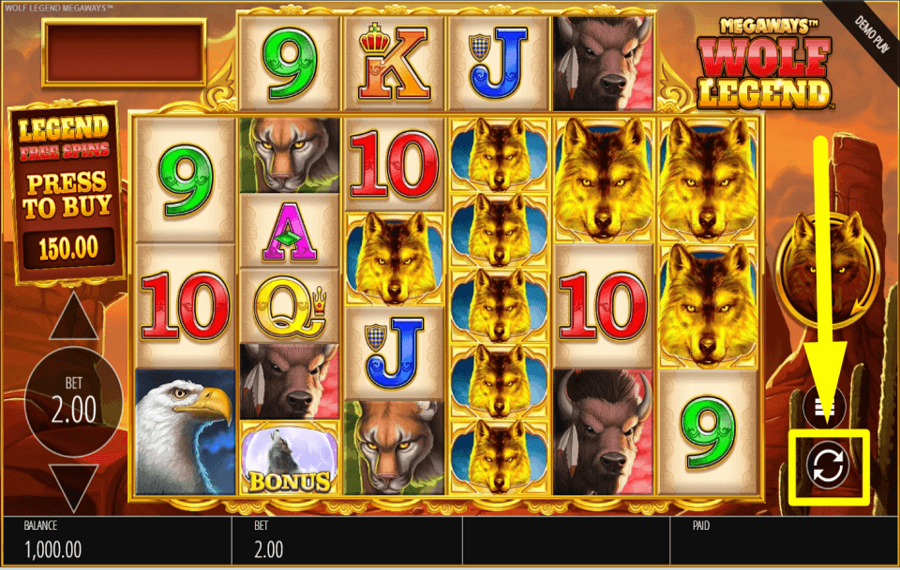Open the three-line game menu

827,405
